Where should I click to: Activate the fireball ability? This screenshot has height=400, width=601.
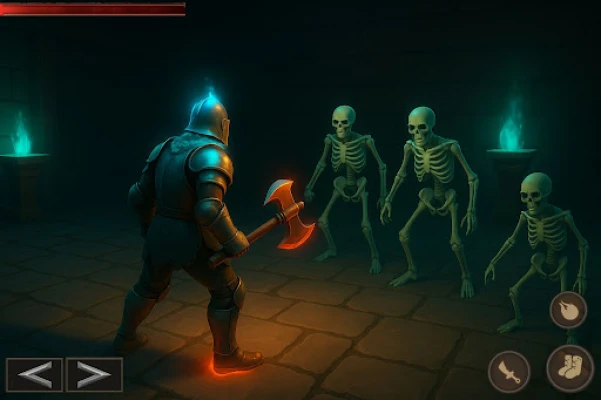pos(568,309)
